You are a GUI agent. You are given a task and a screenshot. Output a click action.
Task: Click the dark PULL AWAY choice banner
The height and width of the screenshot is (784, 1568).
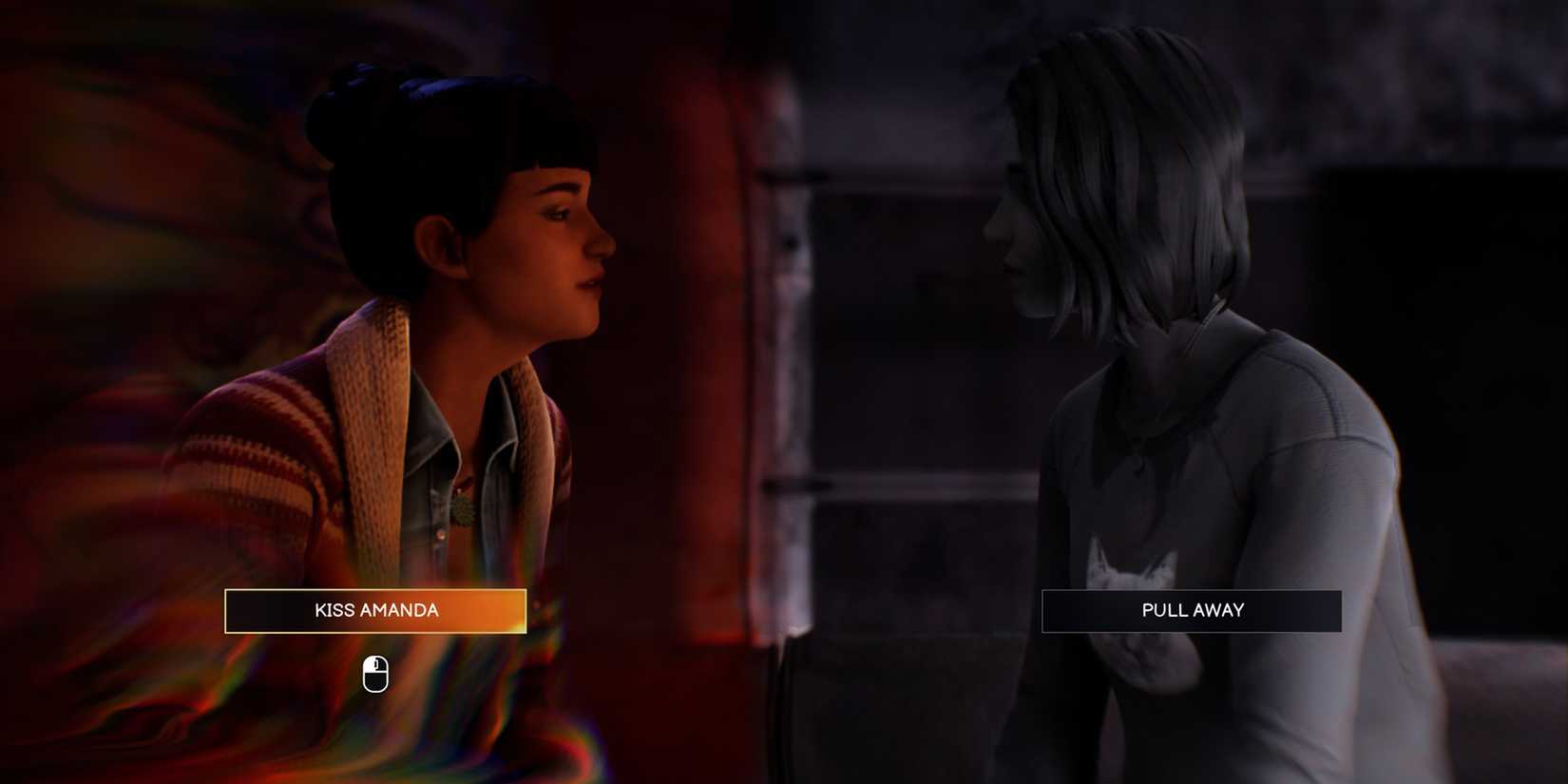pos(1192,610)
